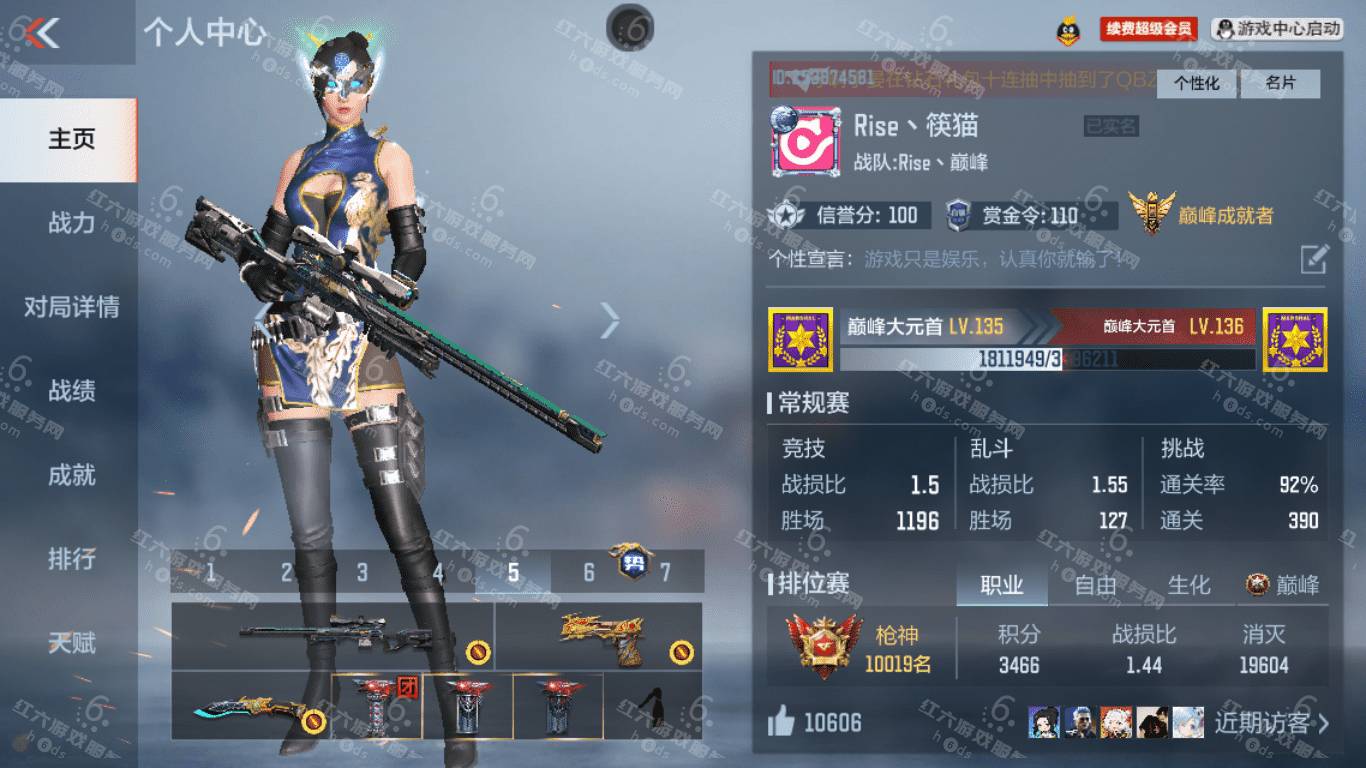
Task: Switch to the 排行 menu
Action: coord(71,559)
